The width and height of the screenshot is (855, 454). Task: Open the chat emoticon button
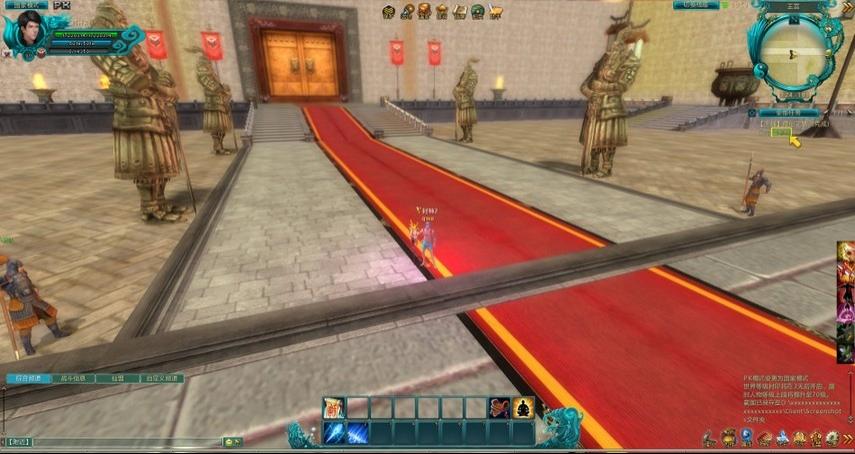(x=232, y=441)
